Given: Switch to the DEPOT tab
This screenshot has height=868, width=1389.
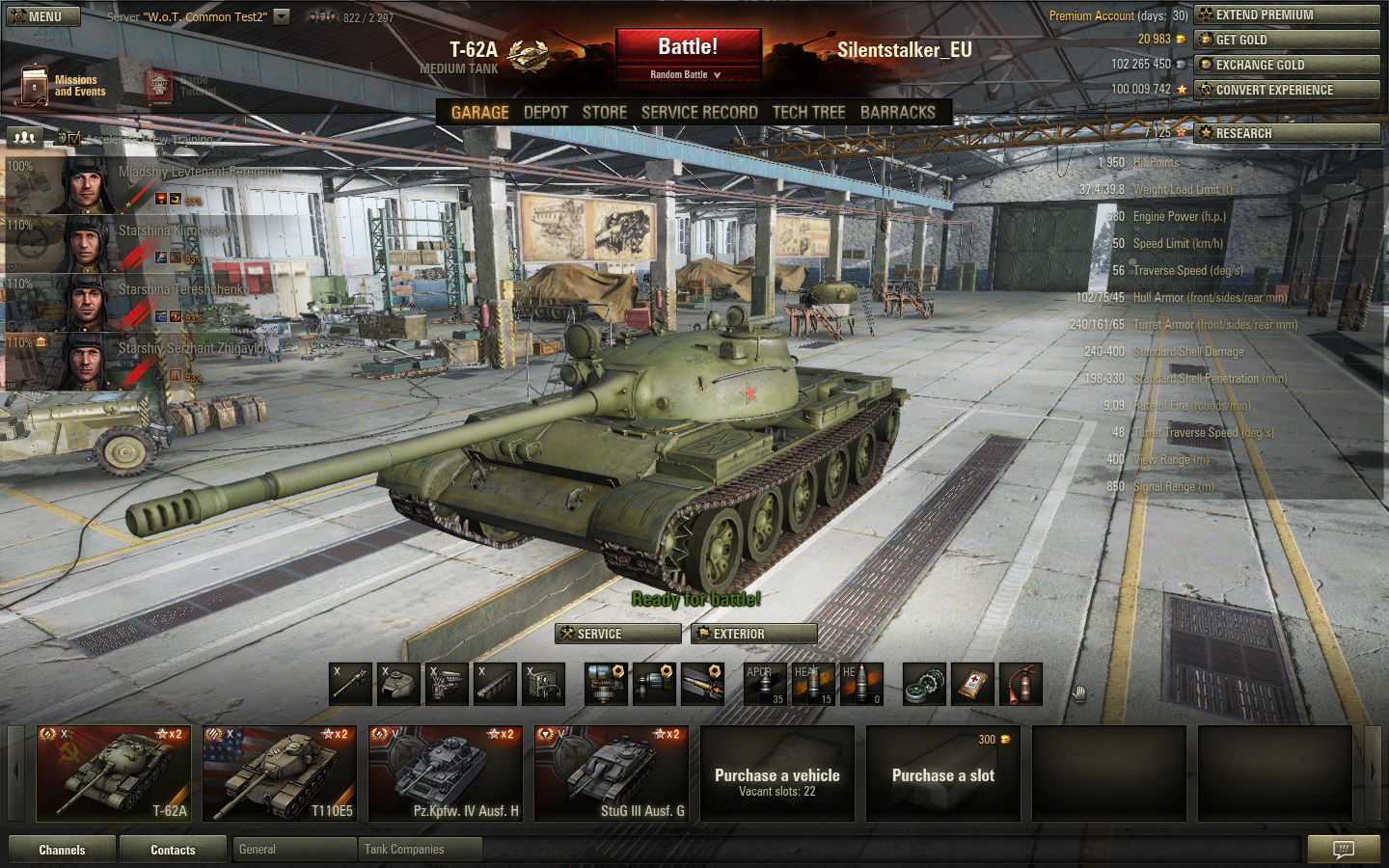Looking at the screenshot, I should click(546, 112).
